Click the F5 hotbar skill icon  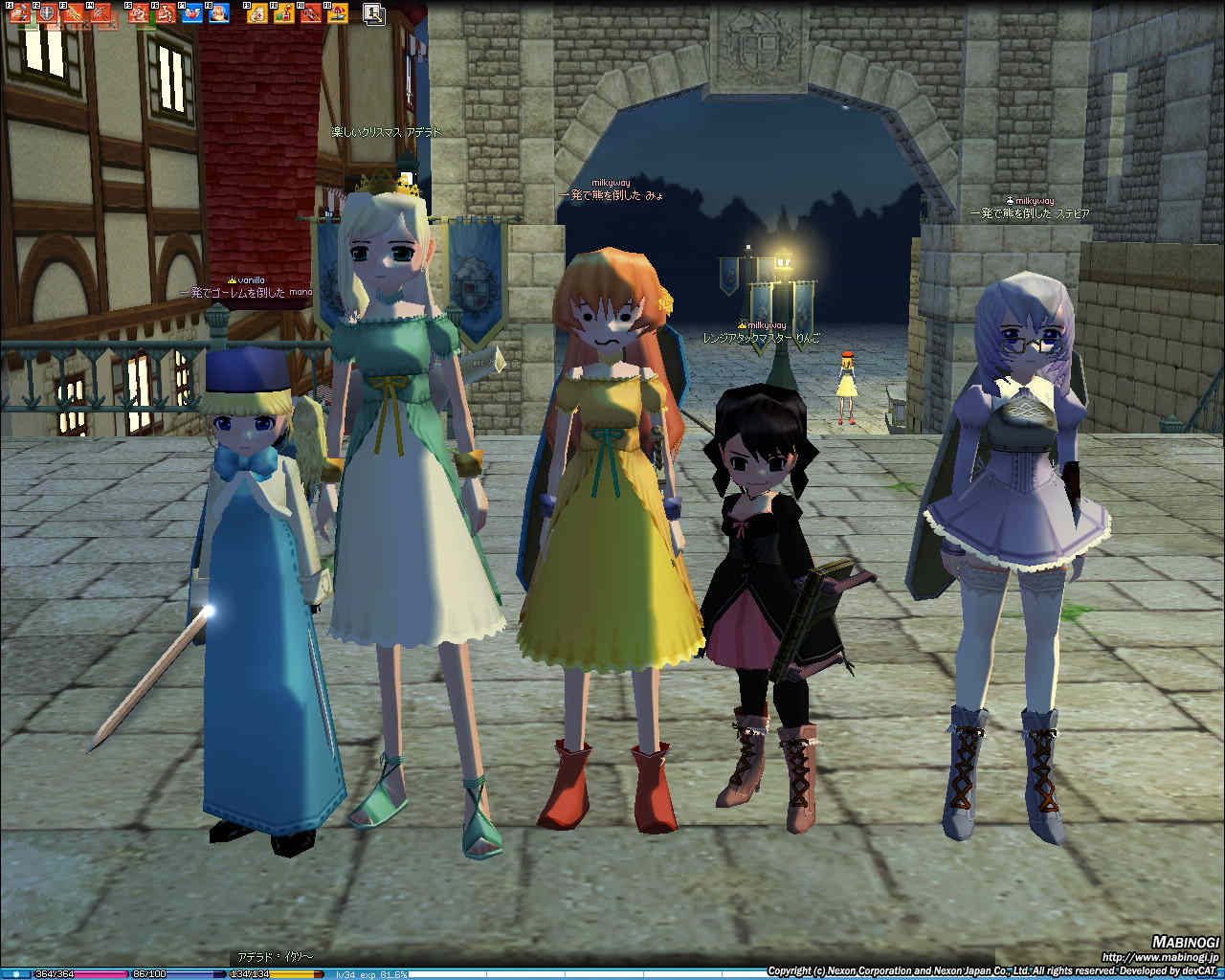point(138,13)
